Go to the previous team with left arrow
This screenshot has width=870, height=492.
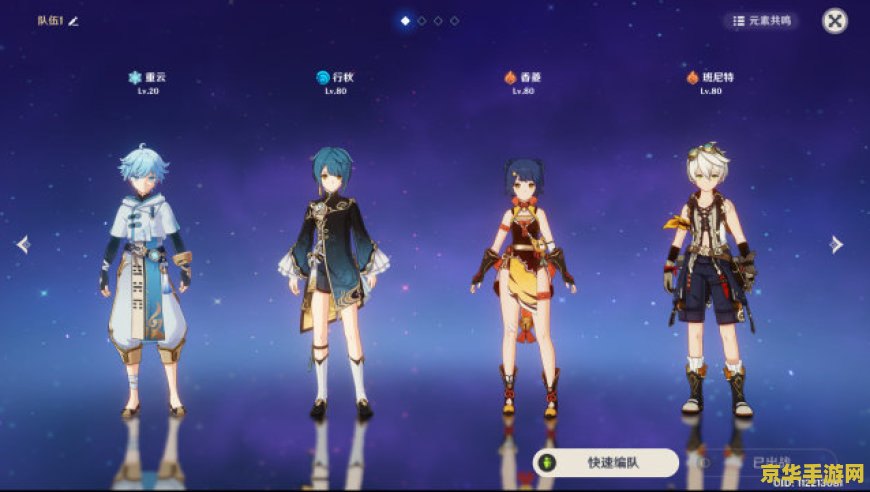tap(21, 244)
